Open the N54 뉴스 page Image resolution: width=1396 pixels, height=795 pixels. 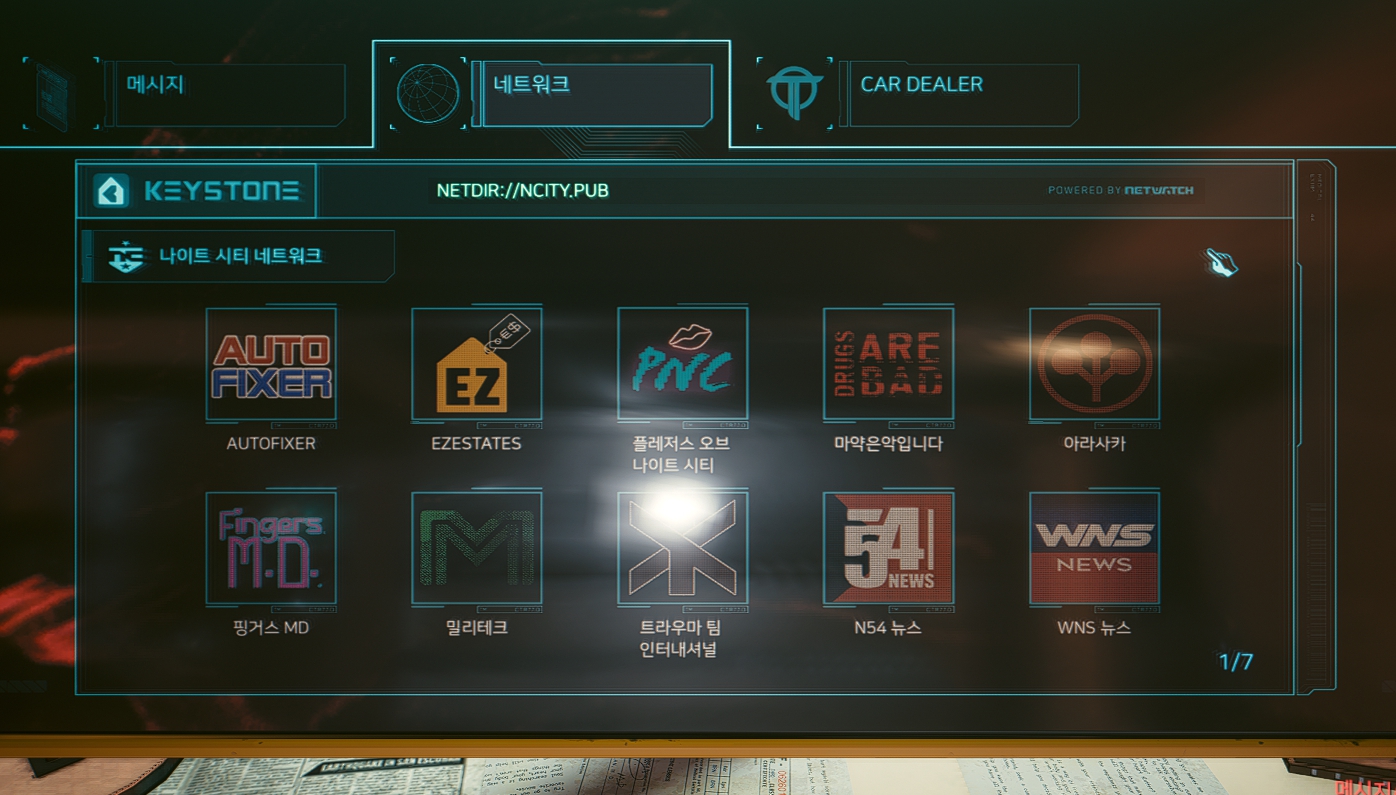(888, 548)
